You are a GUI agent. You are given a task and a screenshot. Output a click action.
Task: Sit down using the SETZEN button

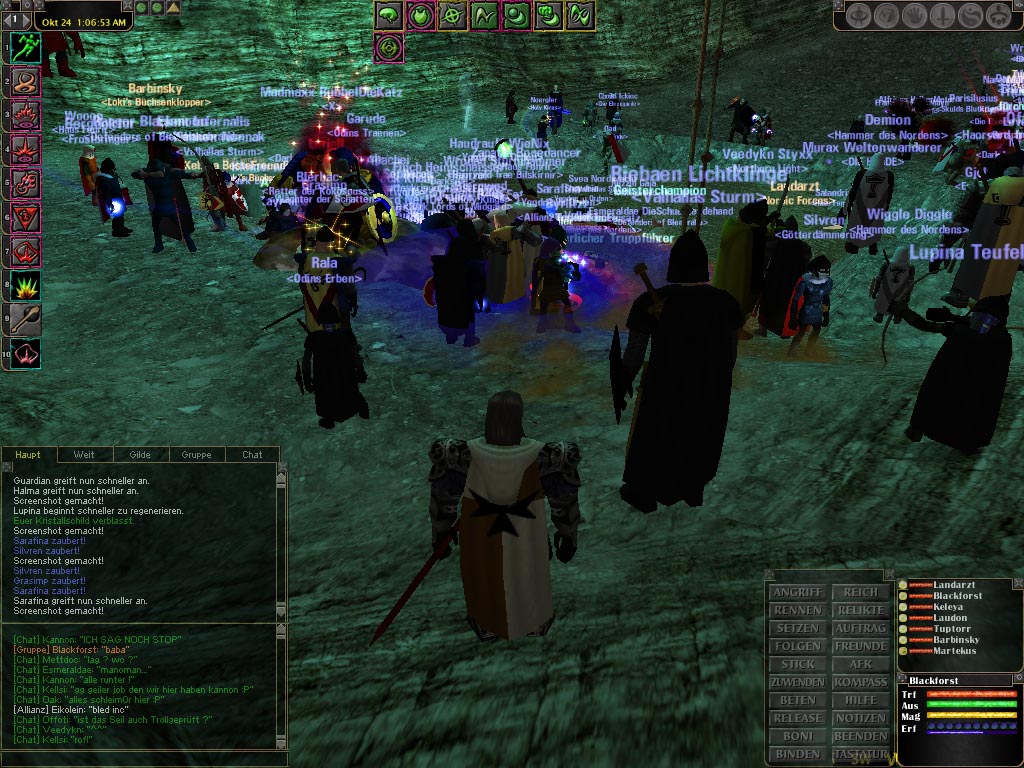[797, 628]
